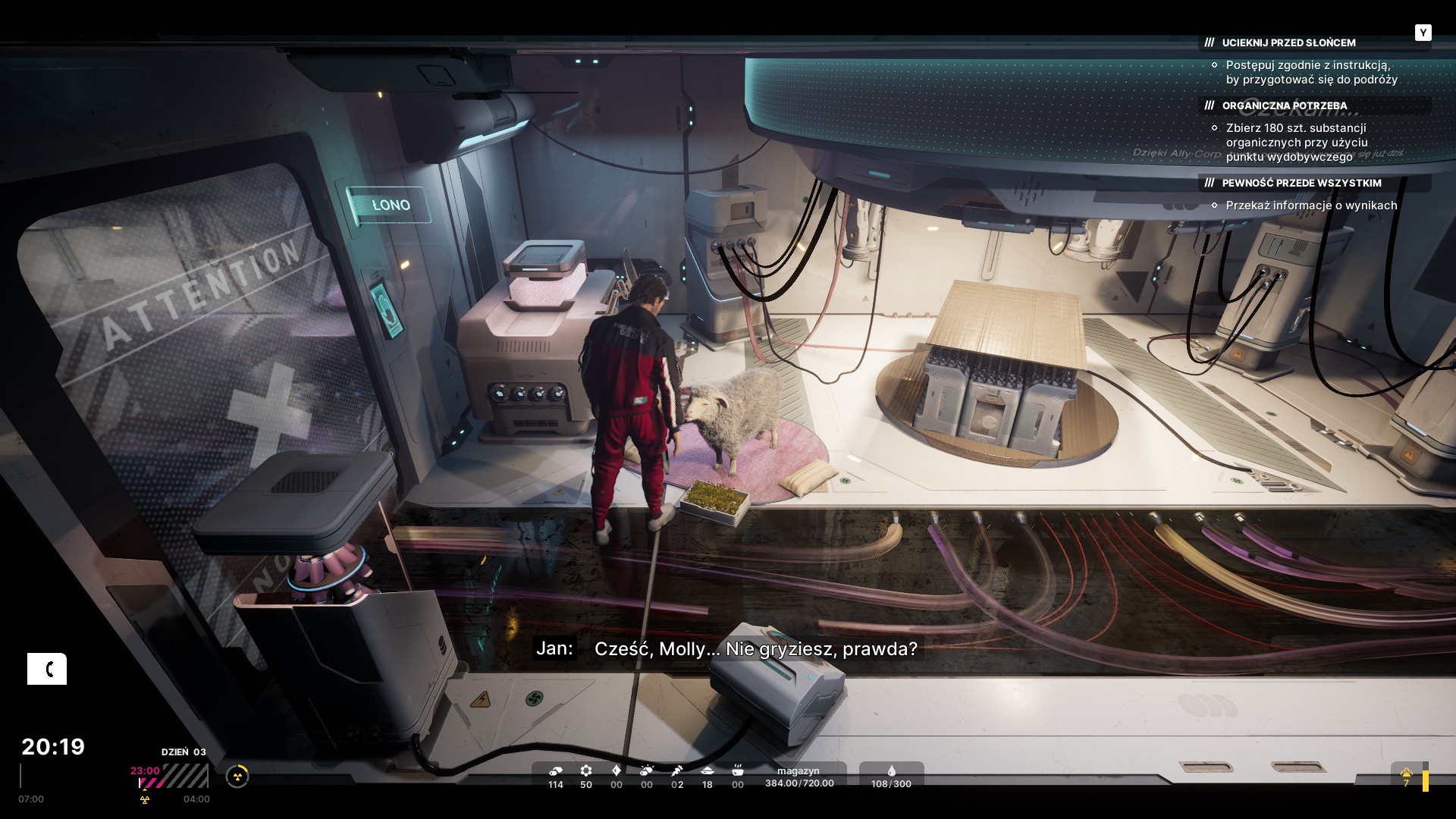Viewport: 1456px width, 819px height.
Task: Click the yellow radiation warning dial
Action: click(x=237, y=776)
